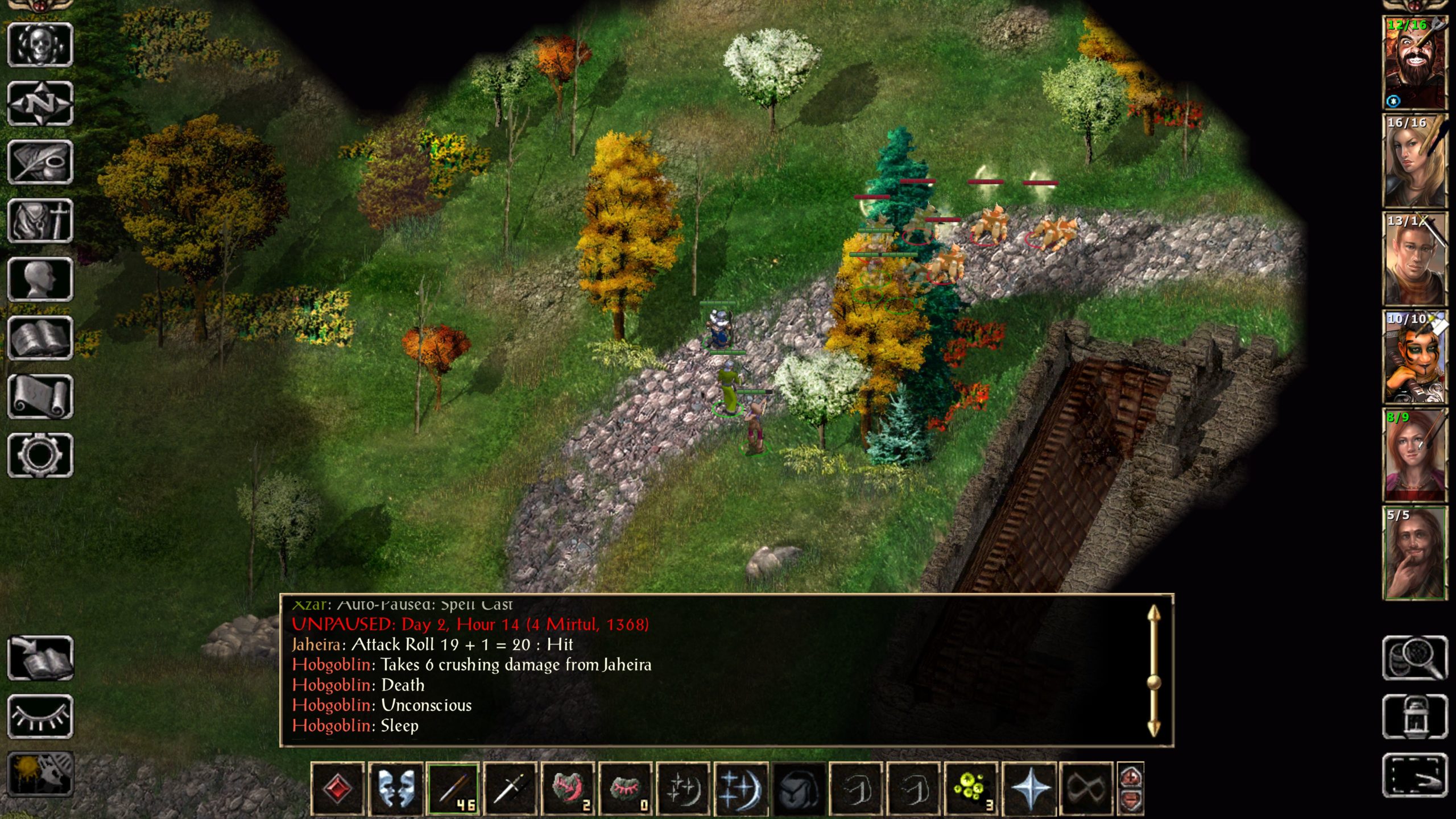Activate the twin masks ability
Viewport: 1456px width, 819px height.
point(396,789)
